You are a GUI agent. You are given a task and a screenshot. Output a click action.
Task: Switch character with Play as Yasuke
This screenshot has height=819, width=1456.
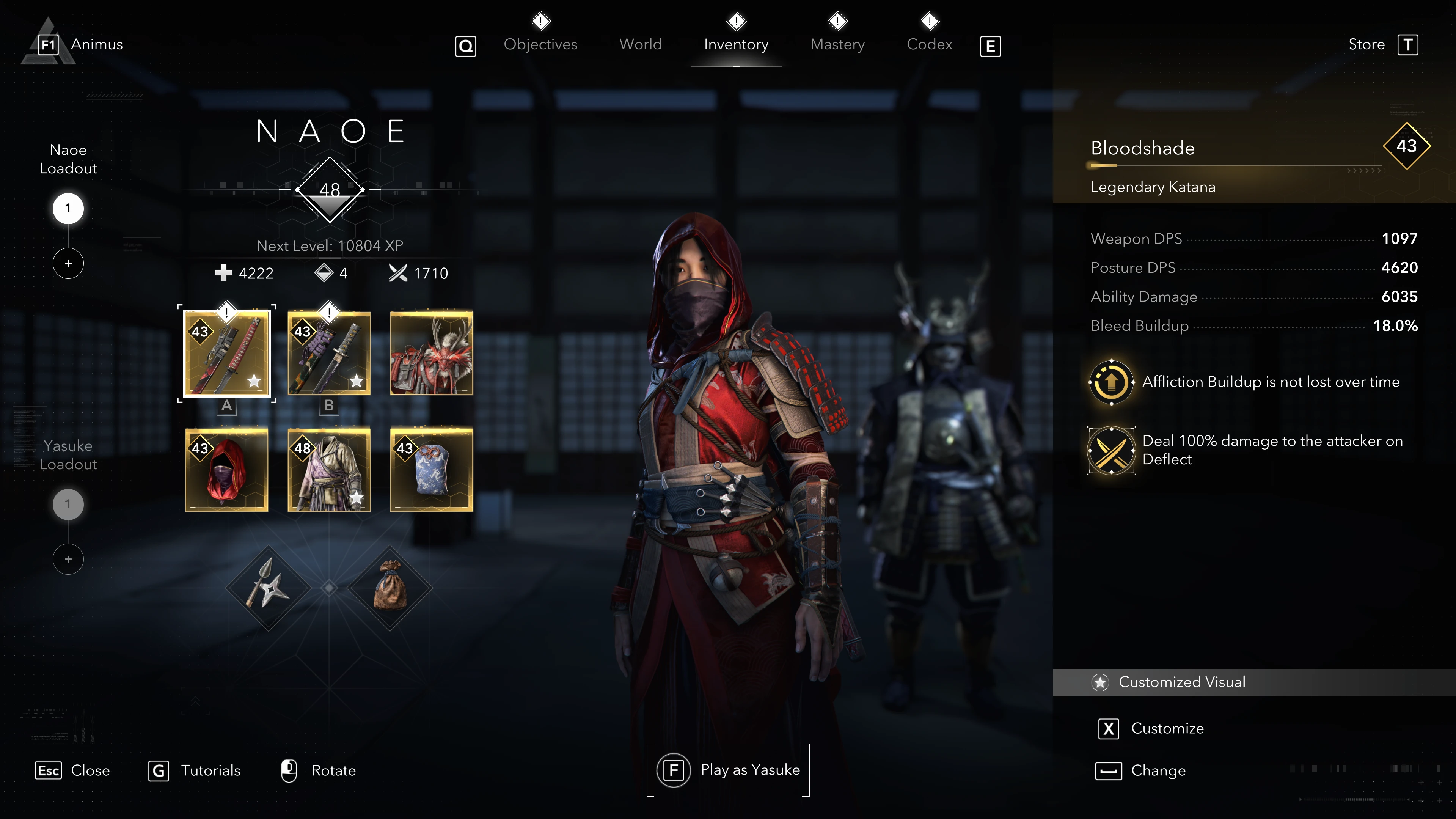coord(728,770)
